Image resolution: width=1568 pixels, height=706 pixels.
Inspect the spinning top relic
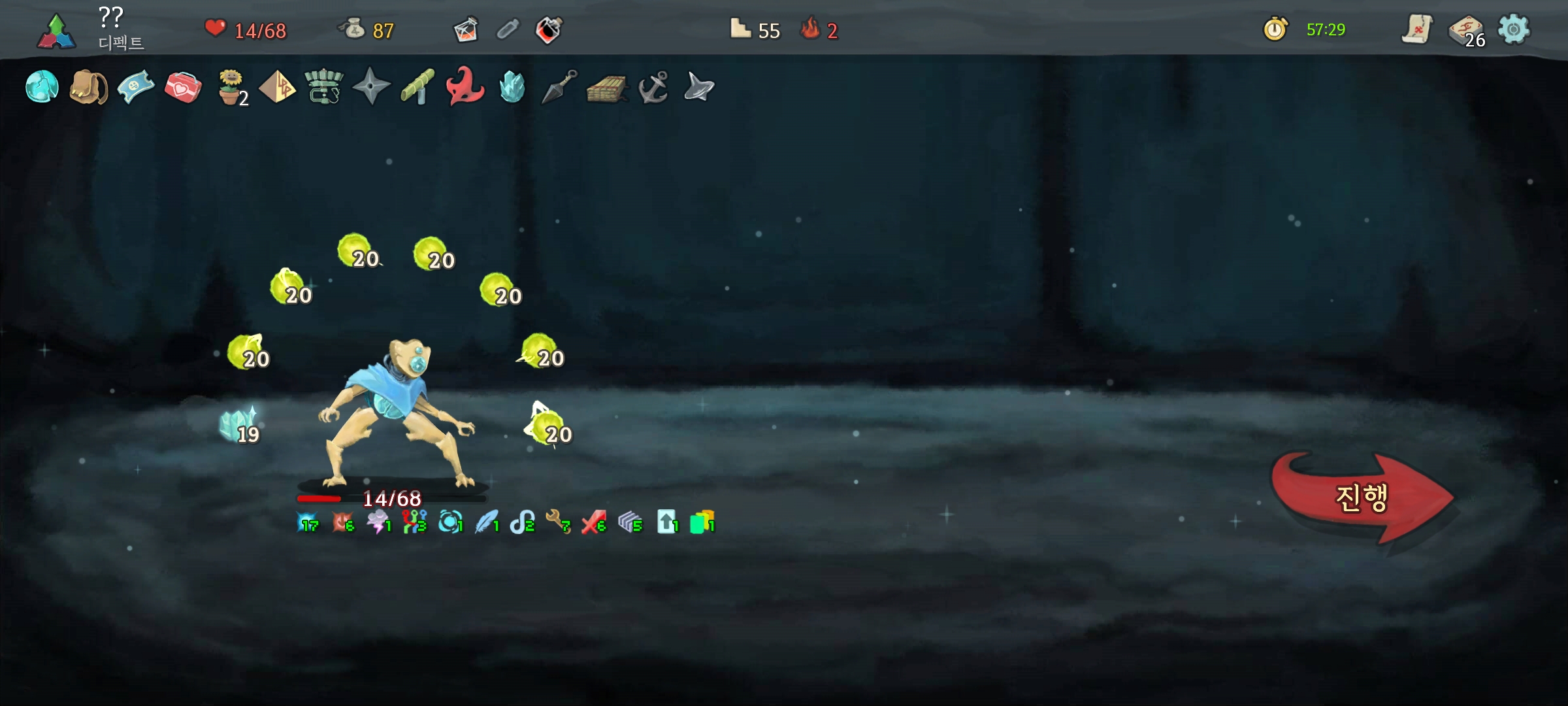pyautogui.click(x=699, y=87)
